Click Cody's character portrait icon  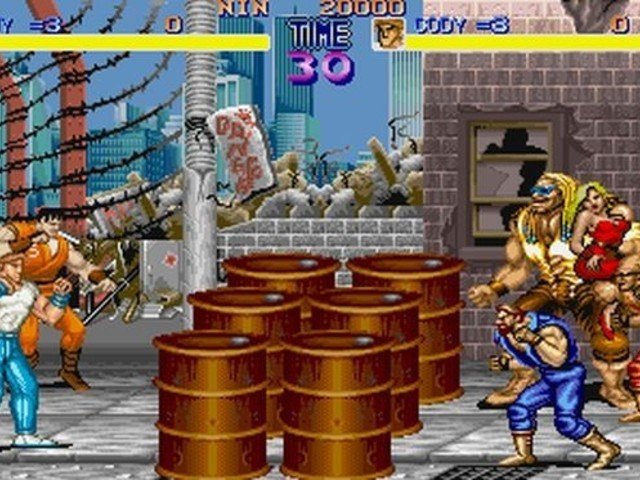click(x=388, y=33)
